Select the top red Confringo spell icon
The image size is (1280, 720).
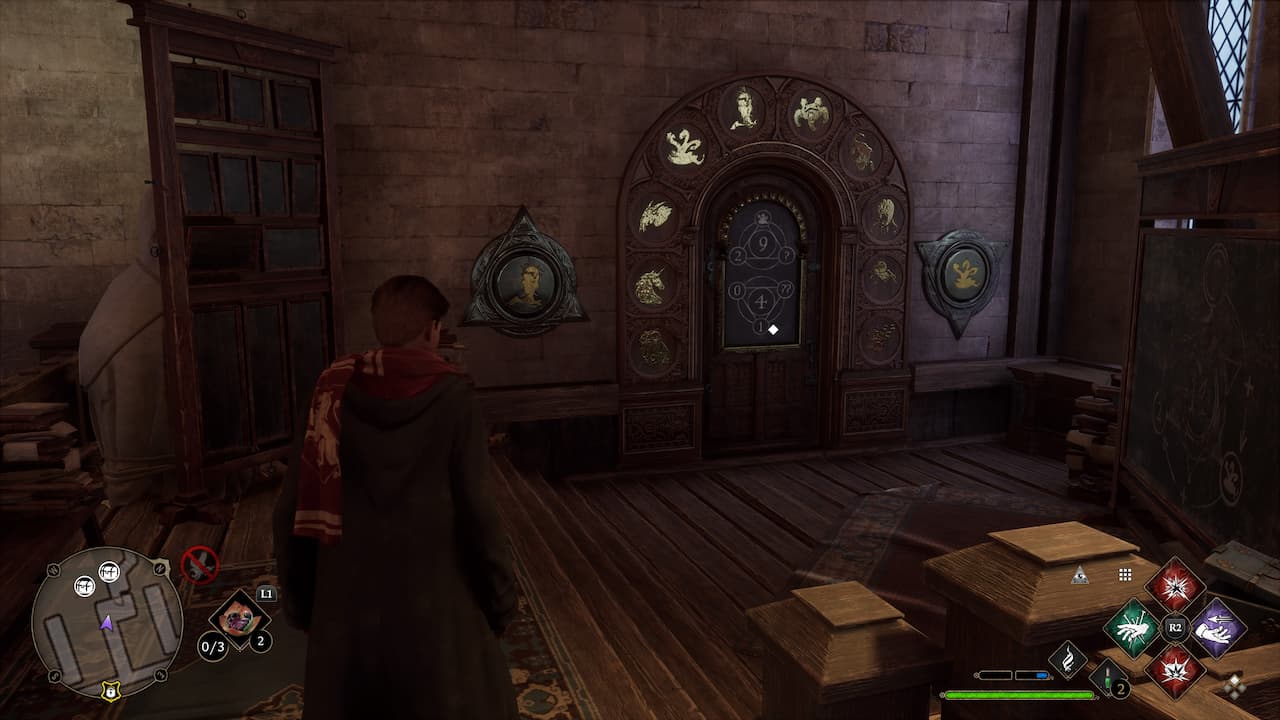pos(1176,586)
